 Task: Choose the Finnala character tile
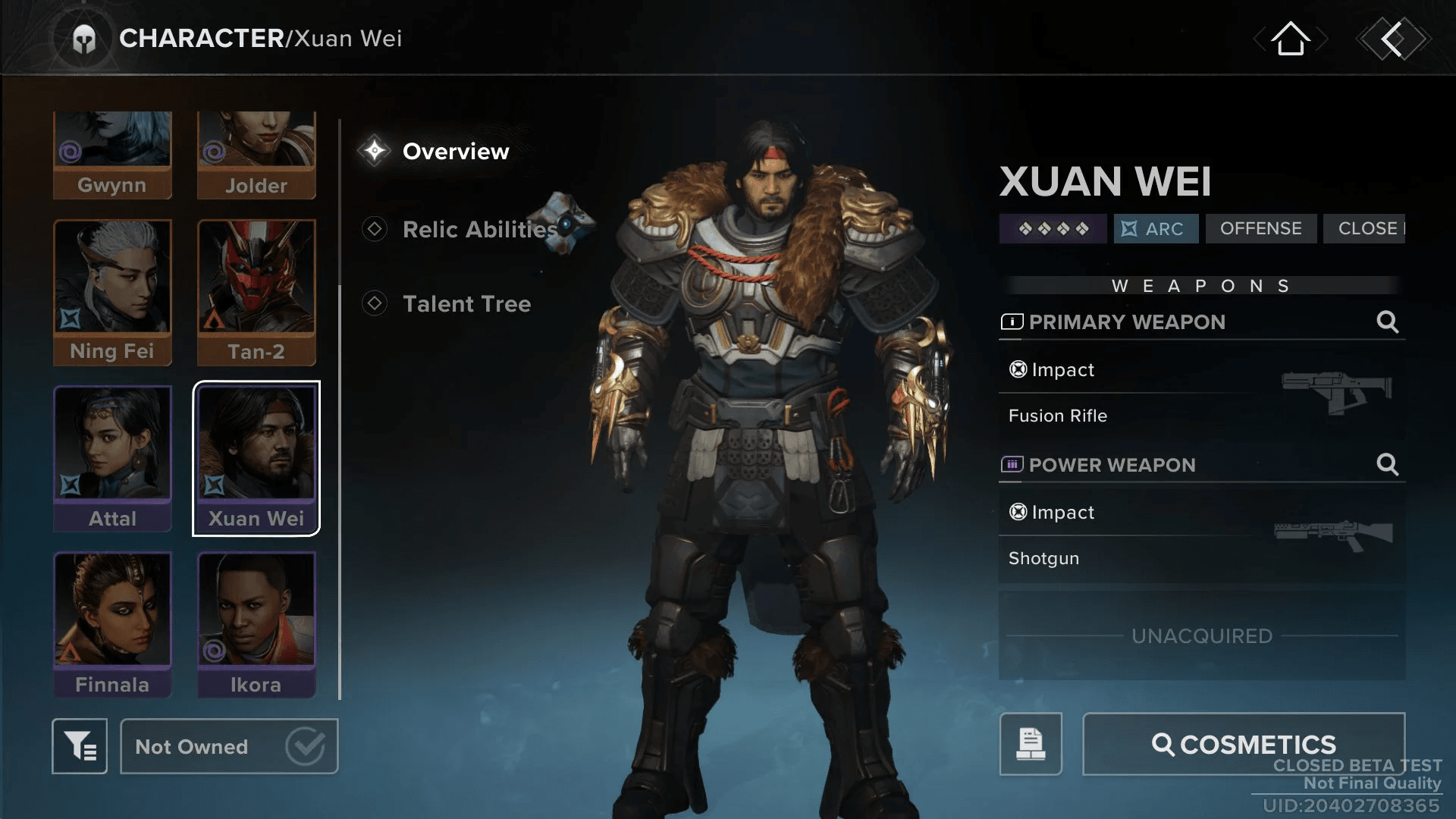(112, 624)
